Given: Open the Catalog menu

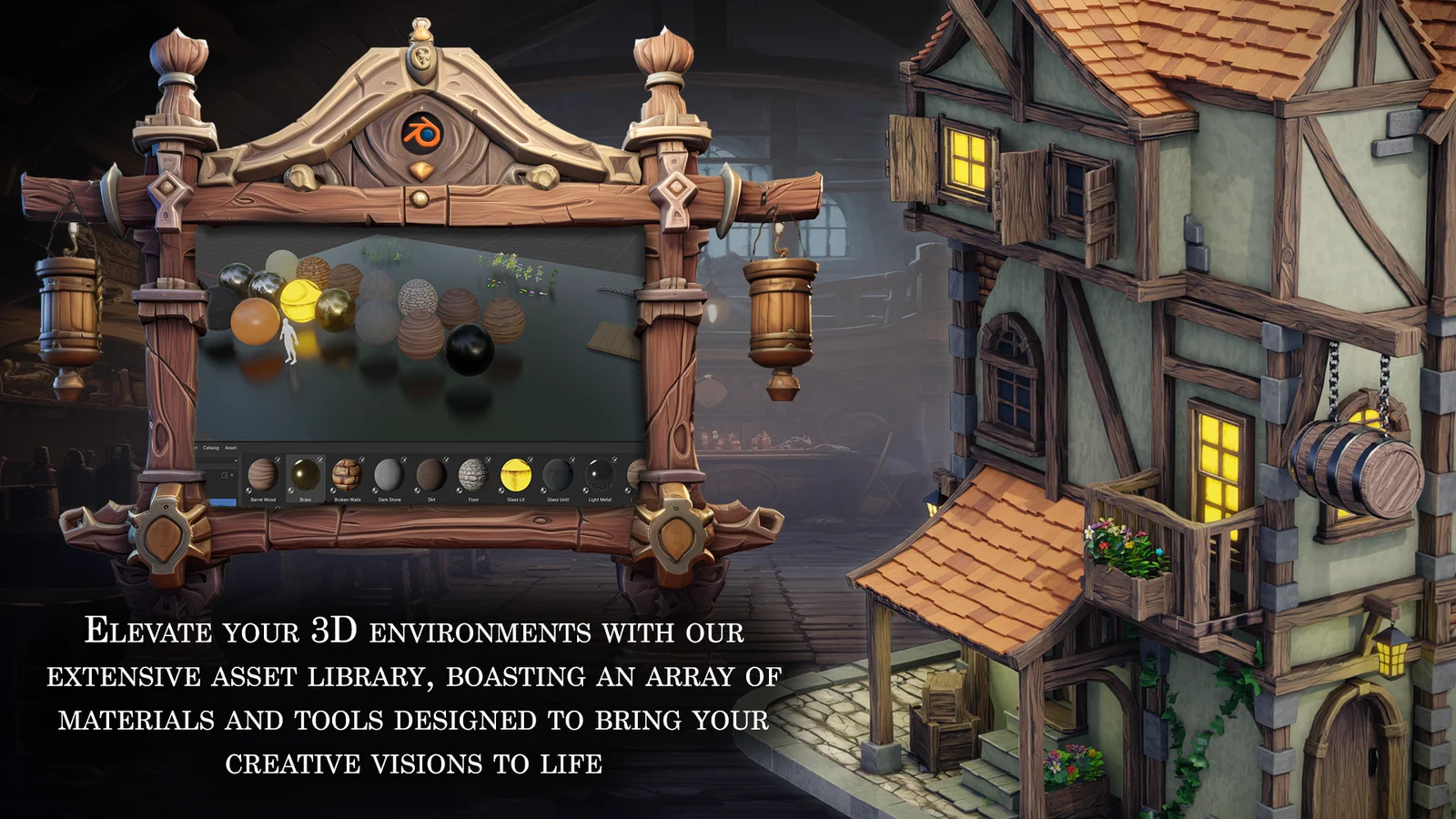Looking at the screenshot, I should pyautogui.click(x=212, y=449).
